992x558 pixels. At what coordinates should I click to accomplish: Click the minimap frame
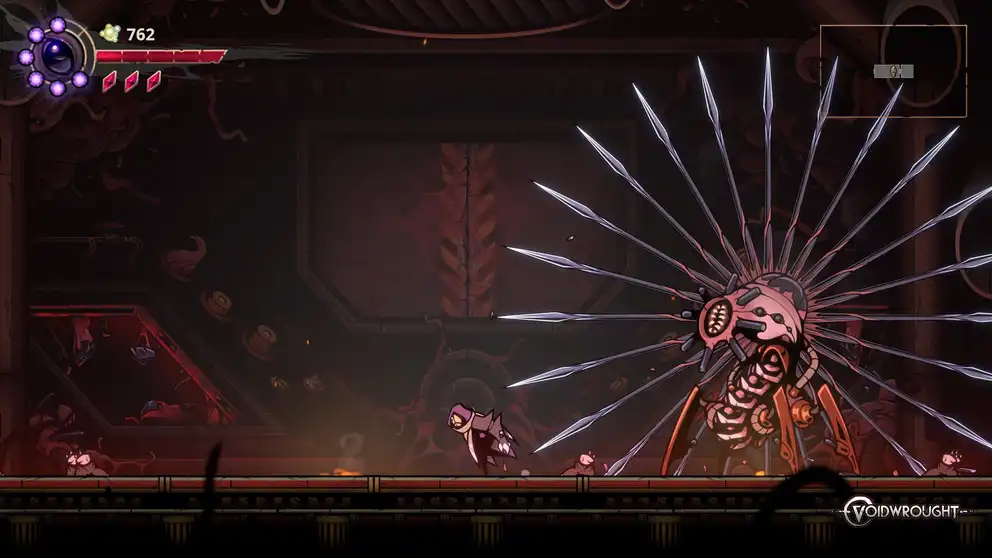893,70
